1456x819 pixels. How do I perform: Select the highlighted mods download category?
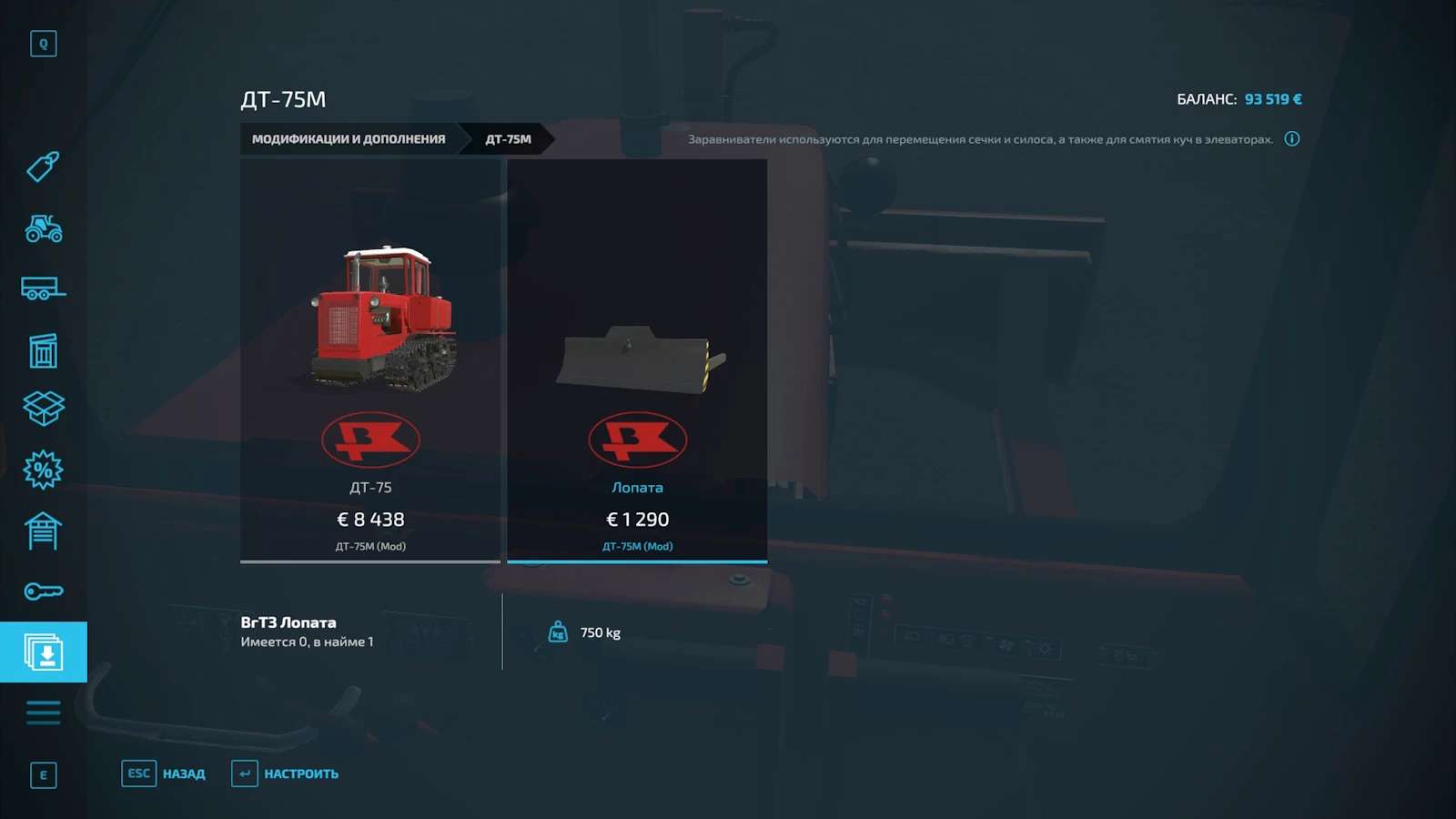[x=43, y=652]
